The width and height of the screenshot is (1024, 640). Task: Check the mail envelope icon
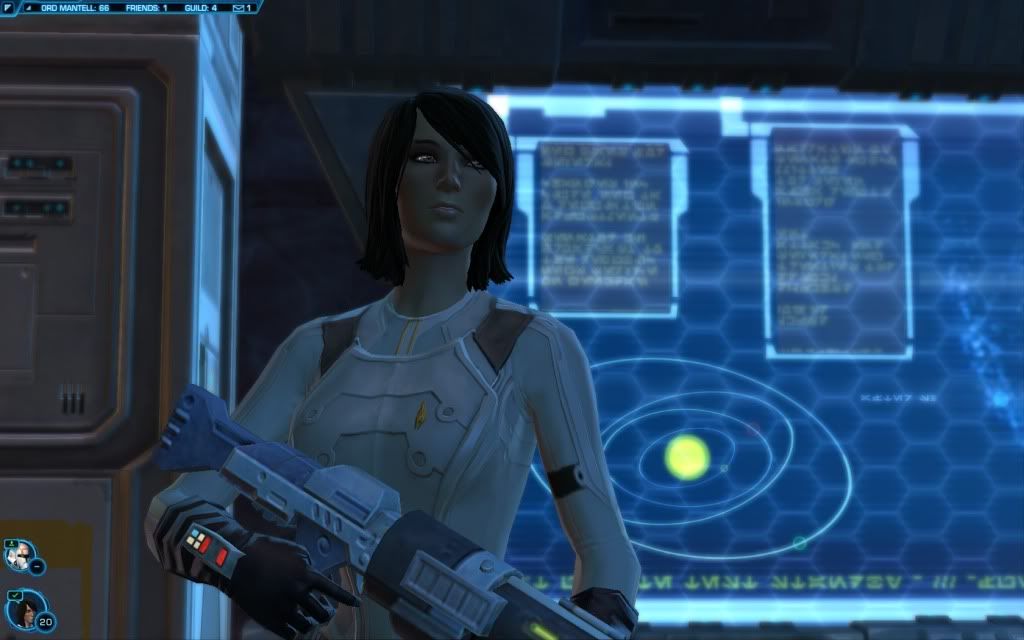click(x=238, y=7)
